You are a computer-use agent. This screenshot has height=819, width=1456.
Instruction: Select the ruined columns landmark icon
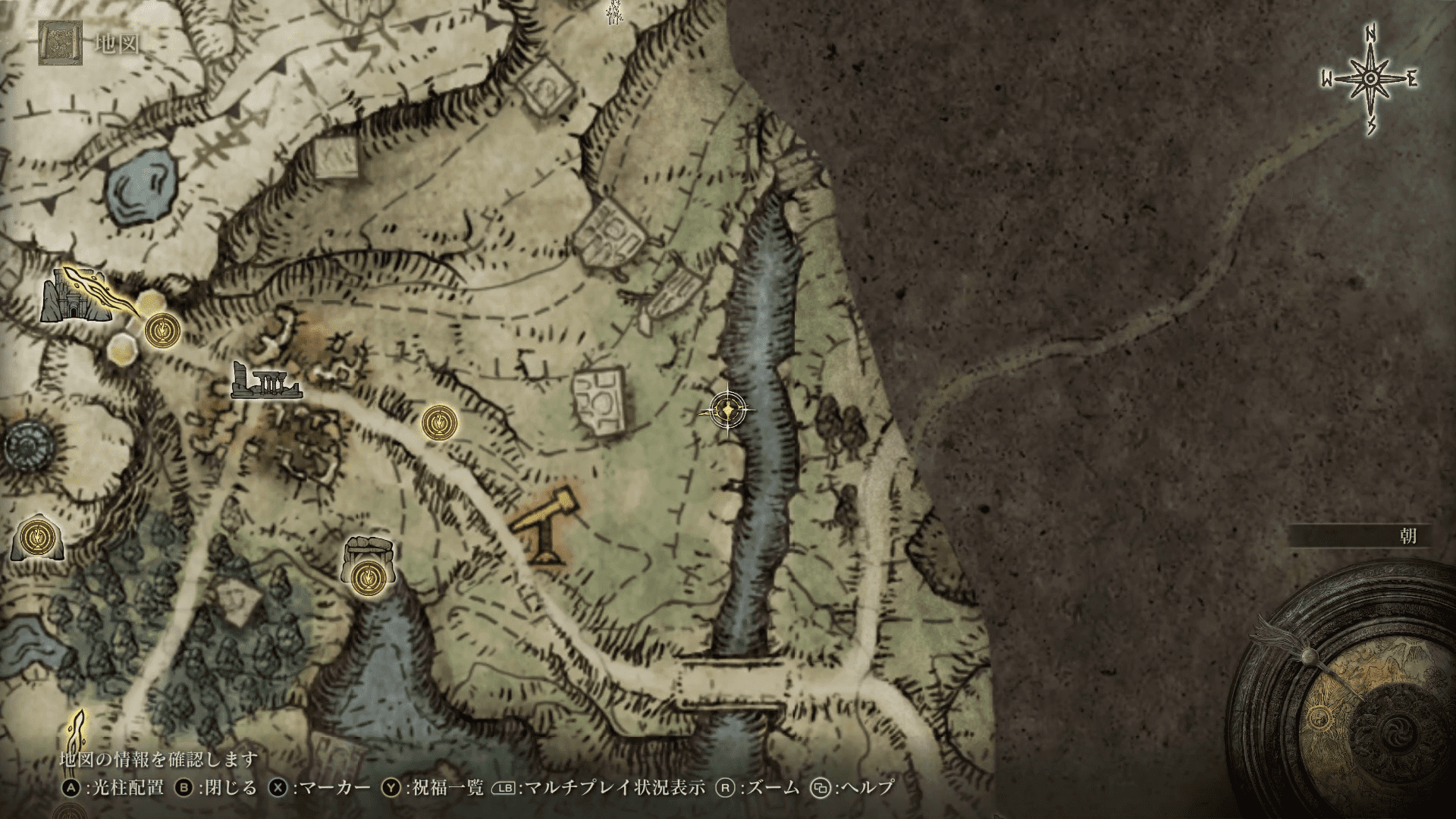click(x=262, y=382)
